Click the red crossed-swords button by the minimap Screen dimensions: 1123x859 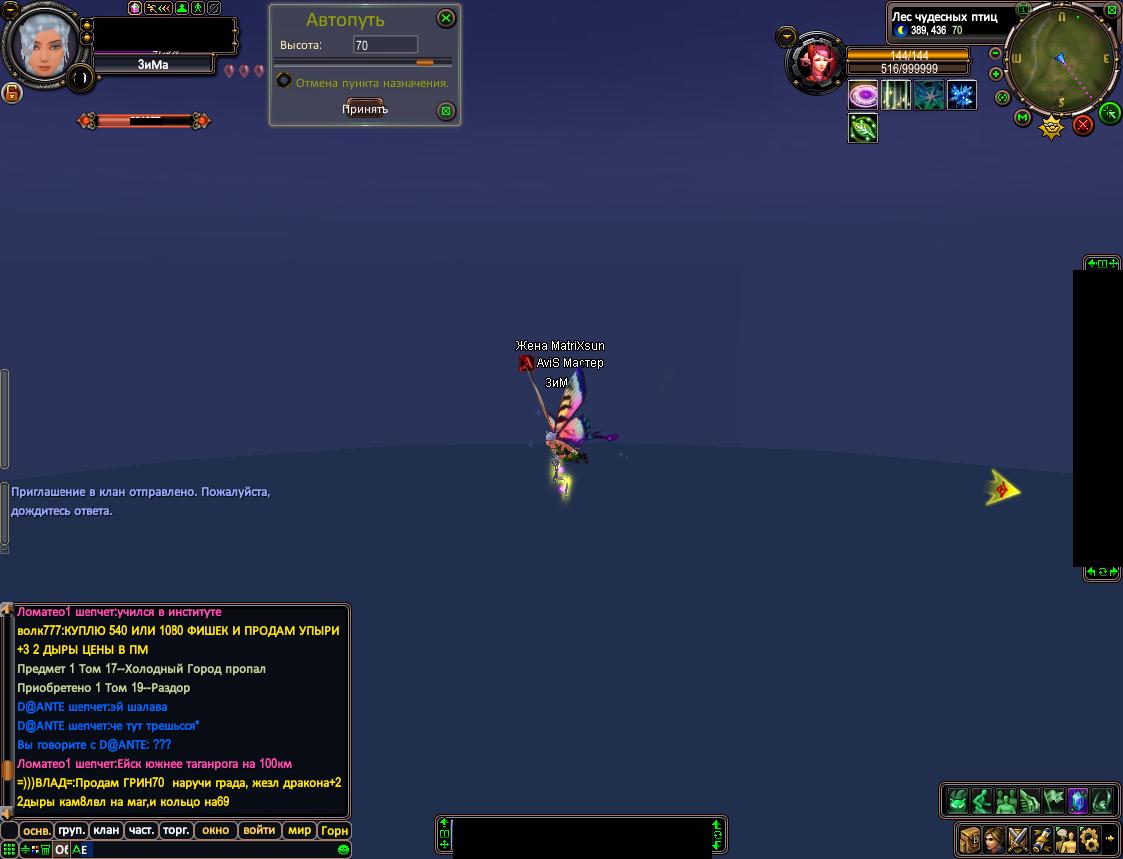click(x=1083, y=125)
